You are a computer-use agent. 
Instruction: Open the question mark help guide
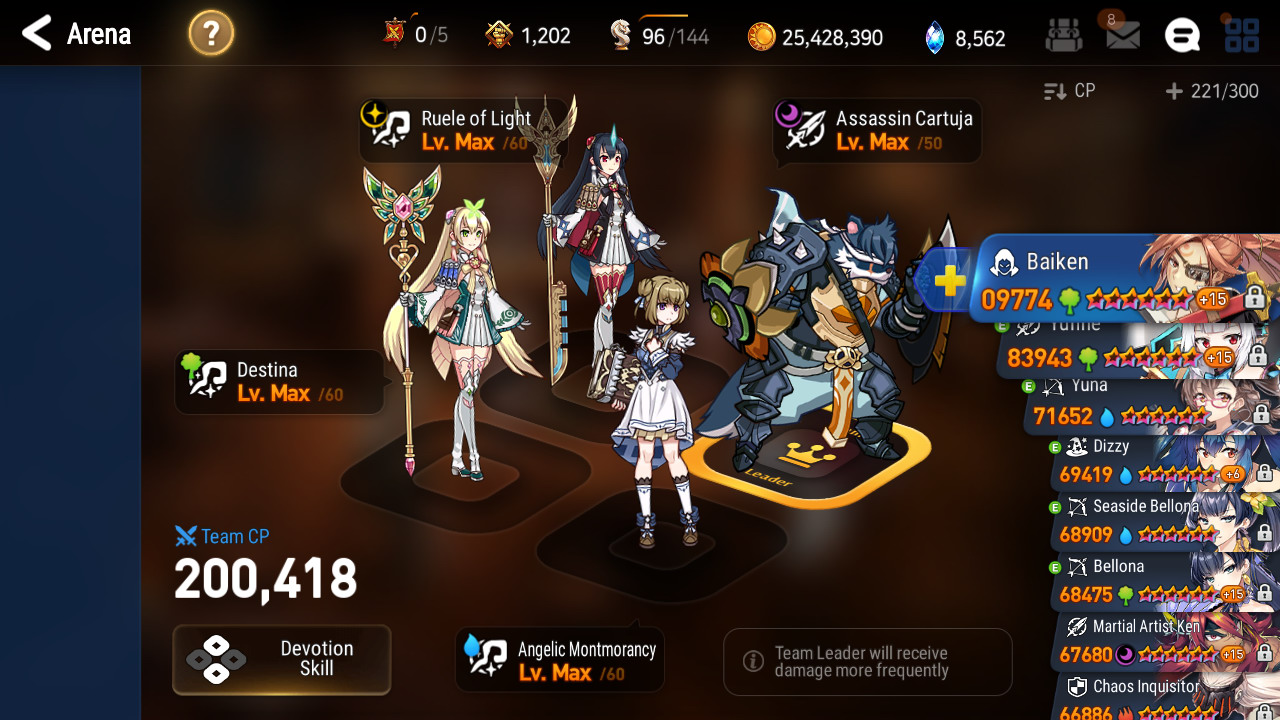[x=211, y=35]
